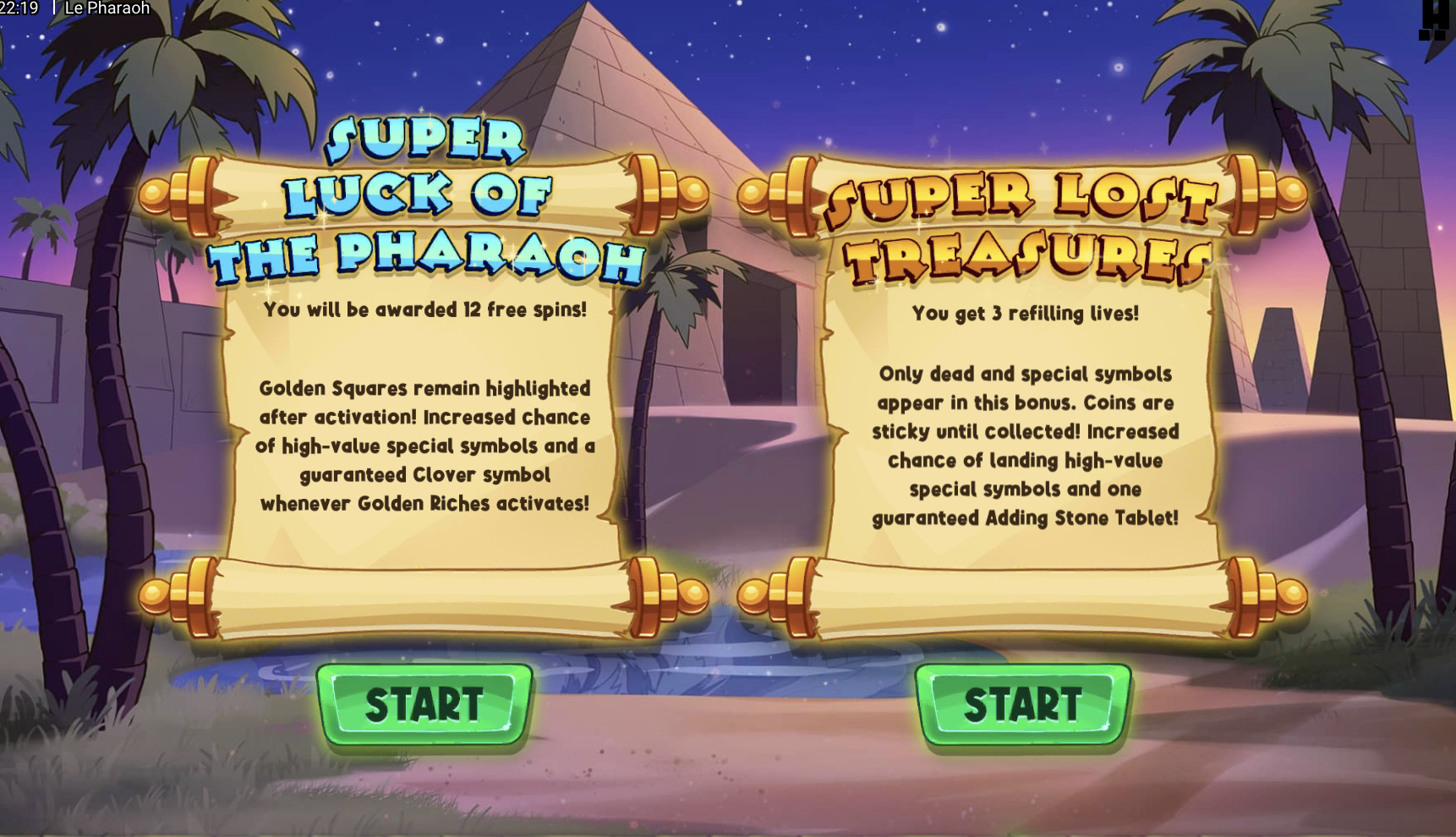This screenshot has height=837, width=1456.
Task: Click the Le Pharaoh title text
Action: [105, 8]
